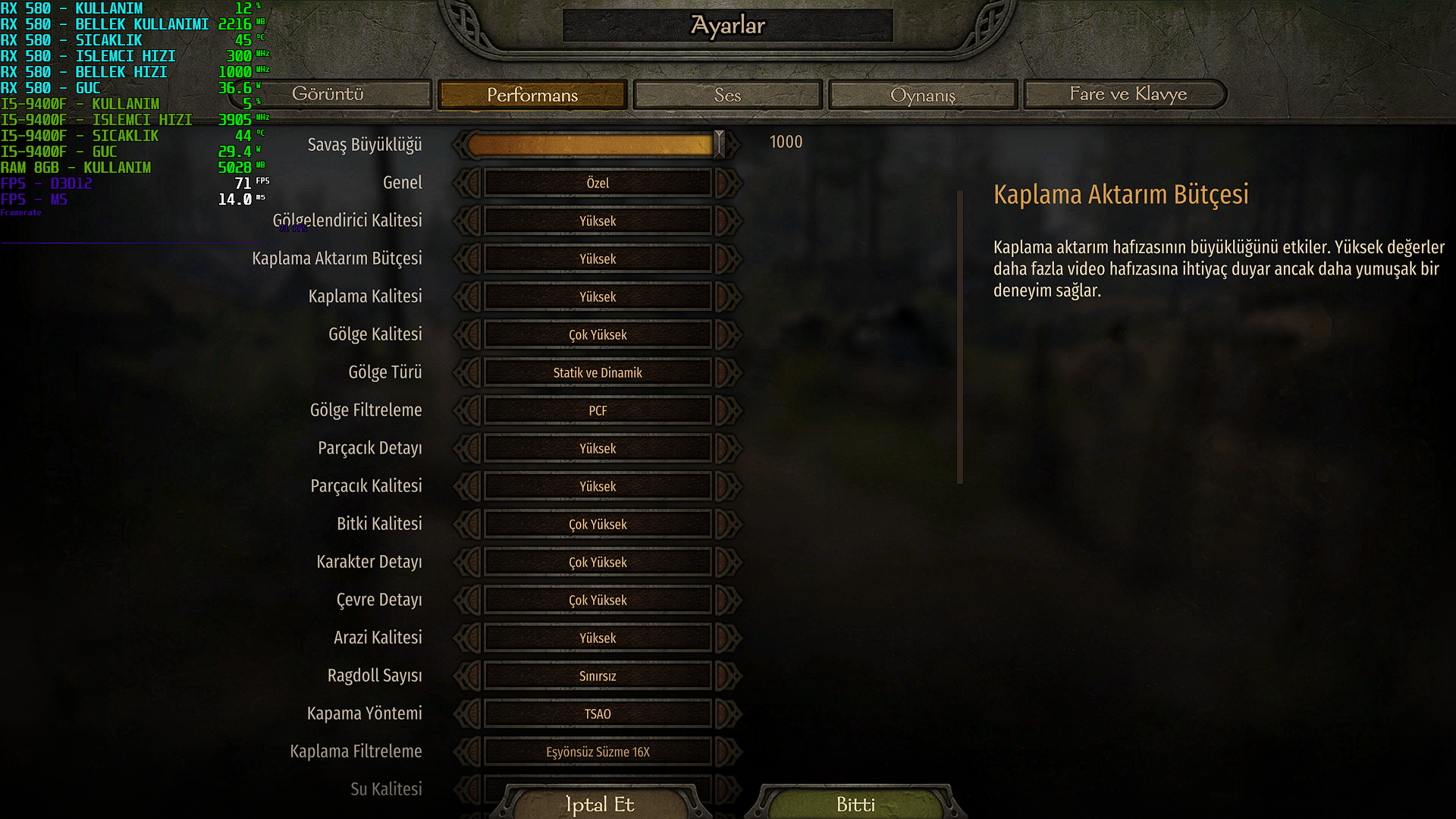Screen dimensions: 1456x819
Task: Change Kaplama Filtreleme with left arrow
Action: tap(470, 752)
